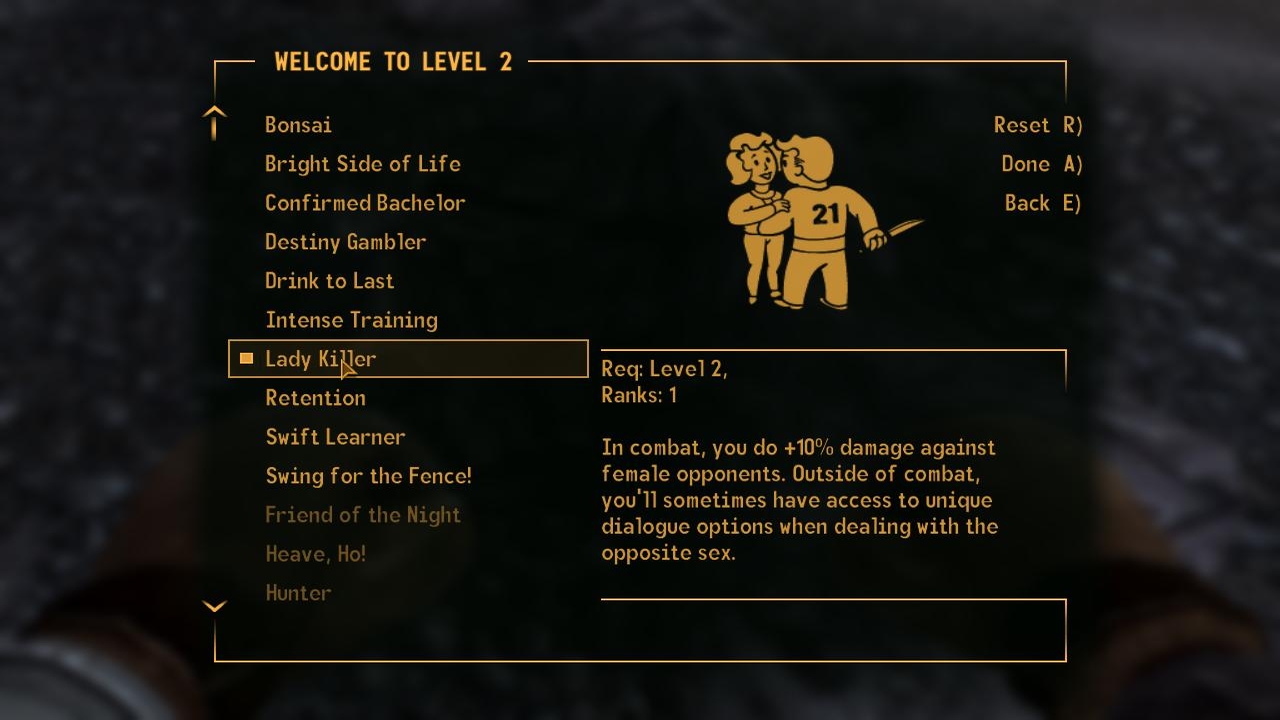This screenshot has width=1280, height=720.
Task: Select the Destiny Gambler perk
Action: [x=345, y=241]
